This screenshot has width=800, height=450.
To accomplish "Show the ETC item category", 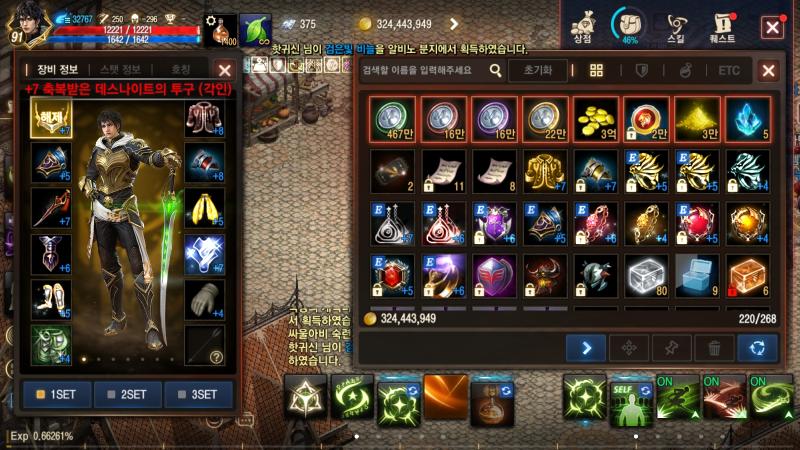I will tap(729, 71).
